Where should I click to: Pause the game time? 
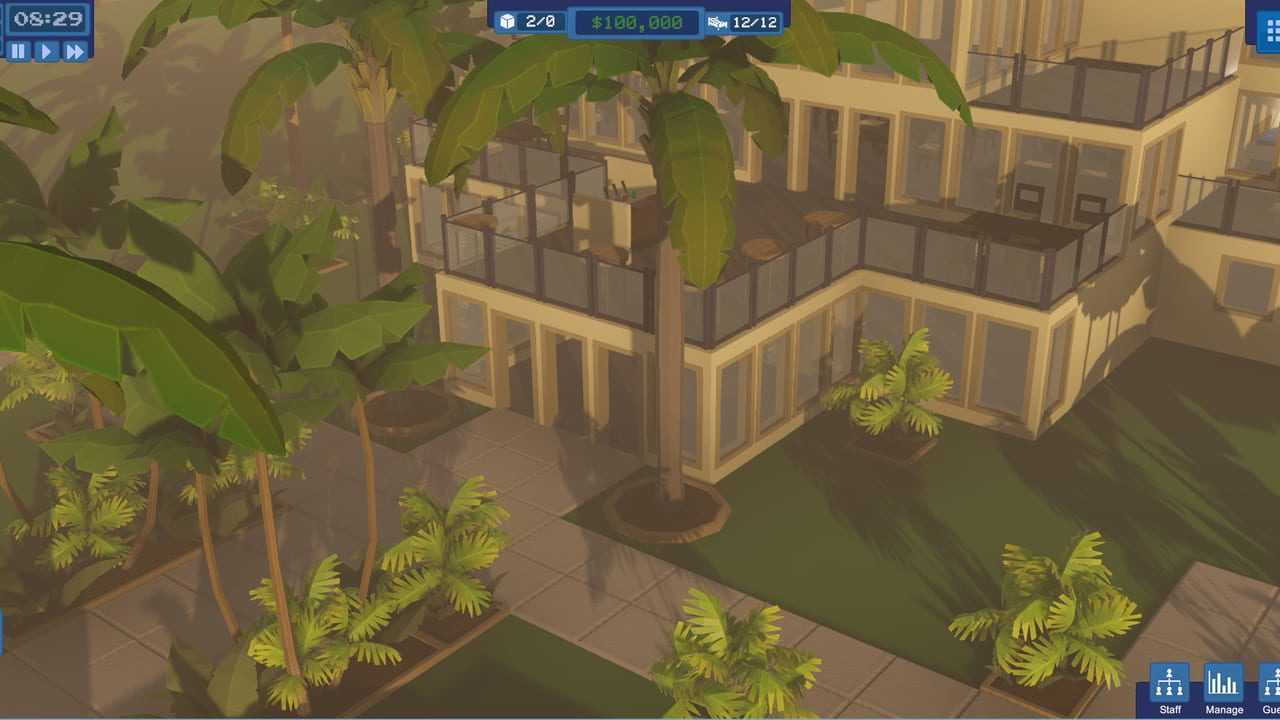pos(18,51)
